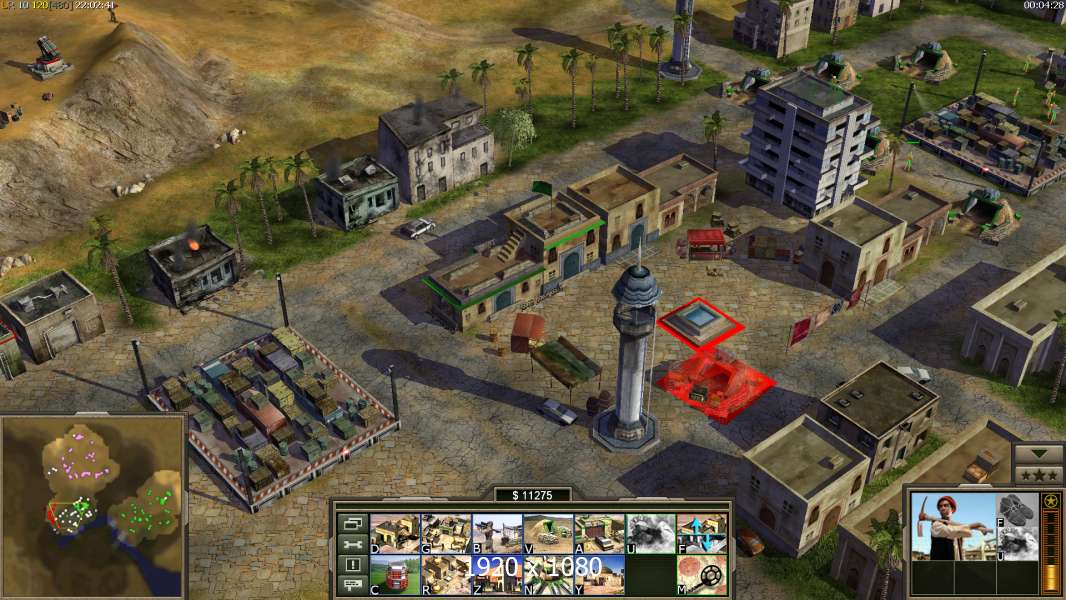The height and width of the screenshot is (600, 1066).
Task: Click the wrench button on command bar
Action: coord(352,544)
